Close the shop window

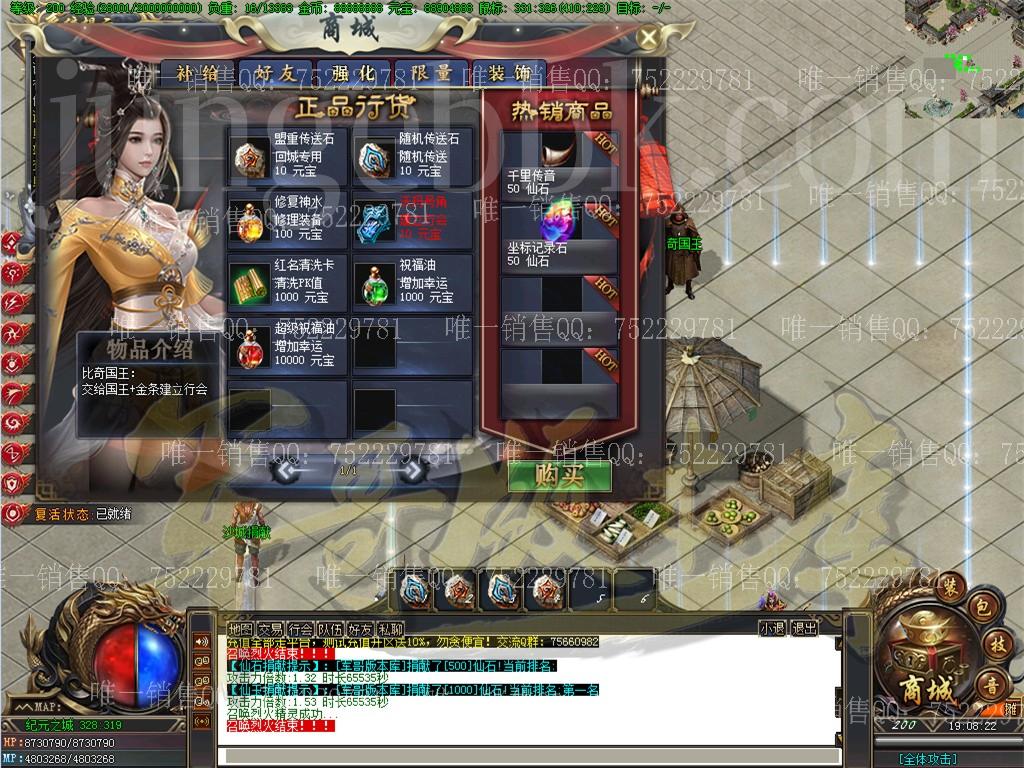tap(648, 39)
